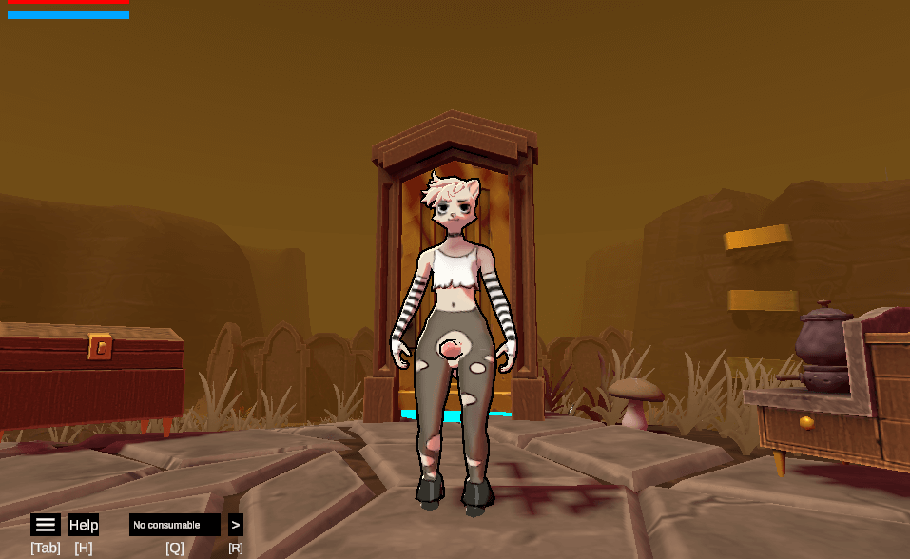Open the hamburger menu button
This screenshot has height=559, width=910.
(x=45, y=525)
